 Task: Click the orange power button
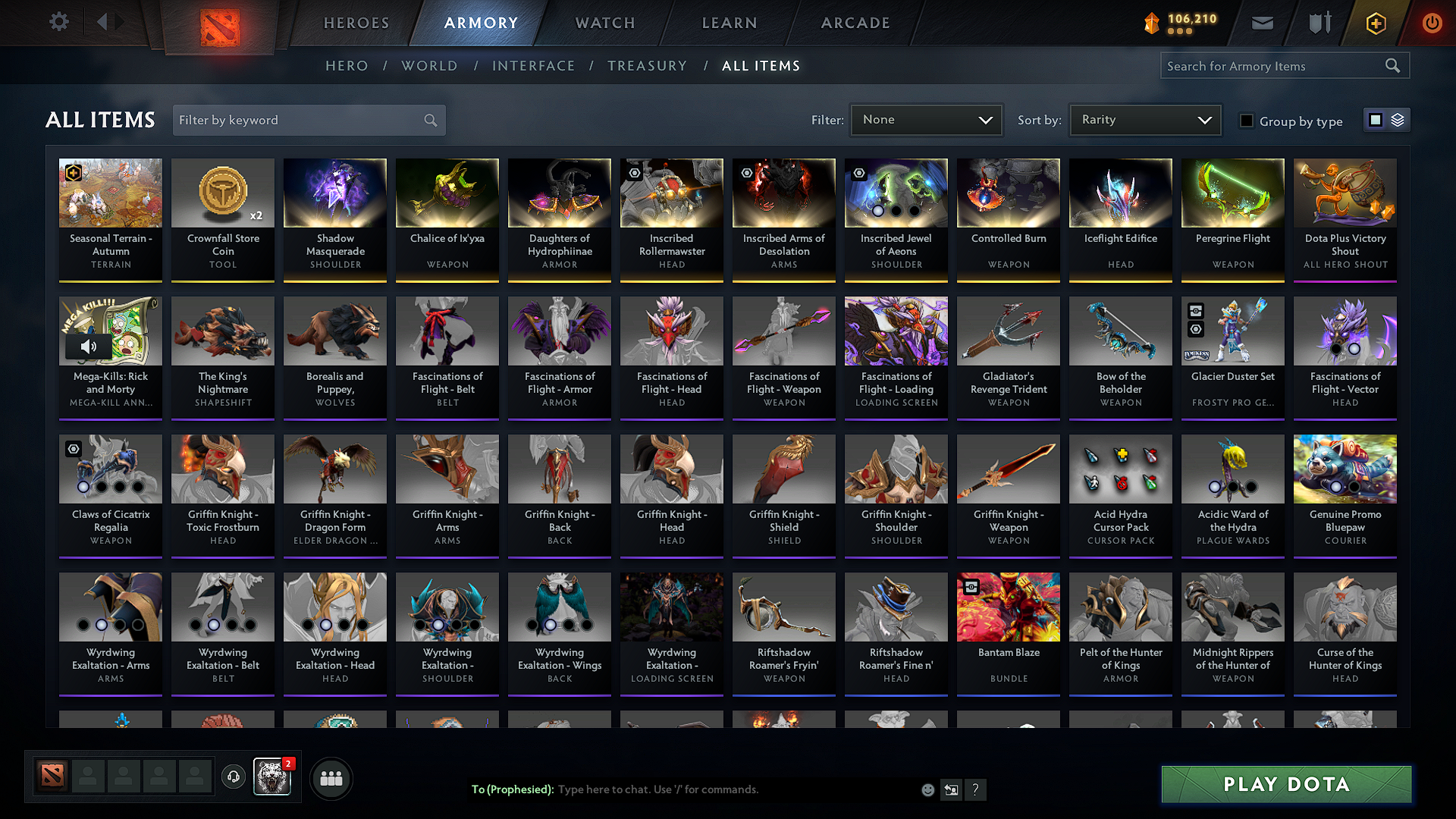1432,22
